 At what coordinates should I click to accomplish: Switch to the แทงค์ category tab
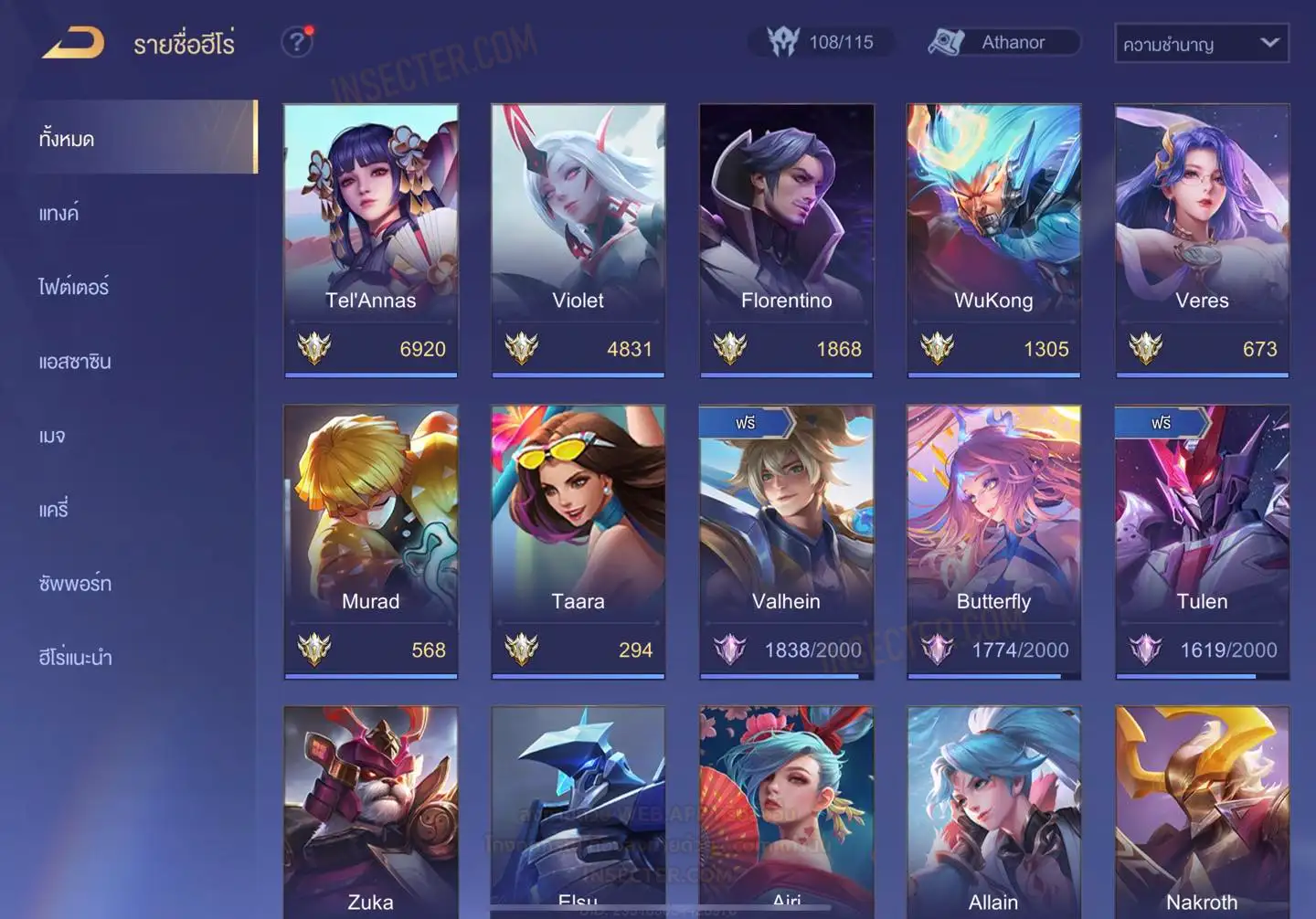pos(59,214)
